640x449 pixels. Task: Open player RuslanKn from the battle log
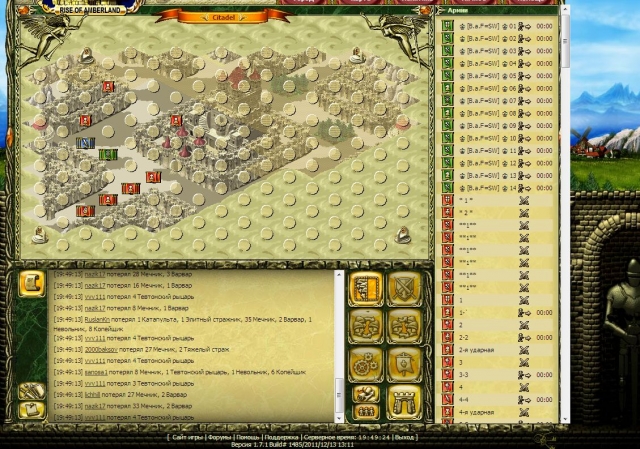click(x=98, y=321)
